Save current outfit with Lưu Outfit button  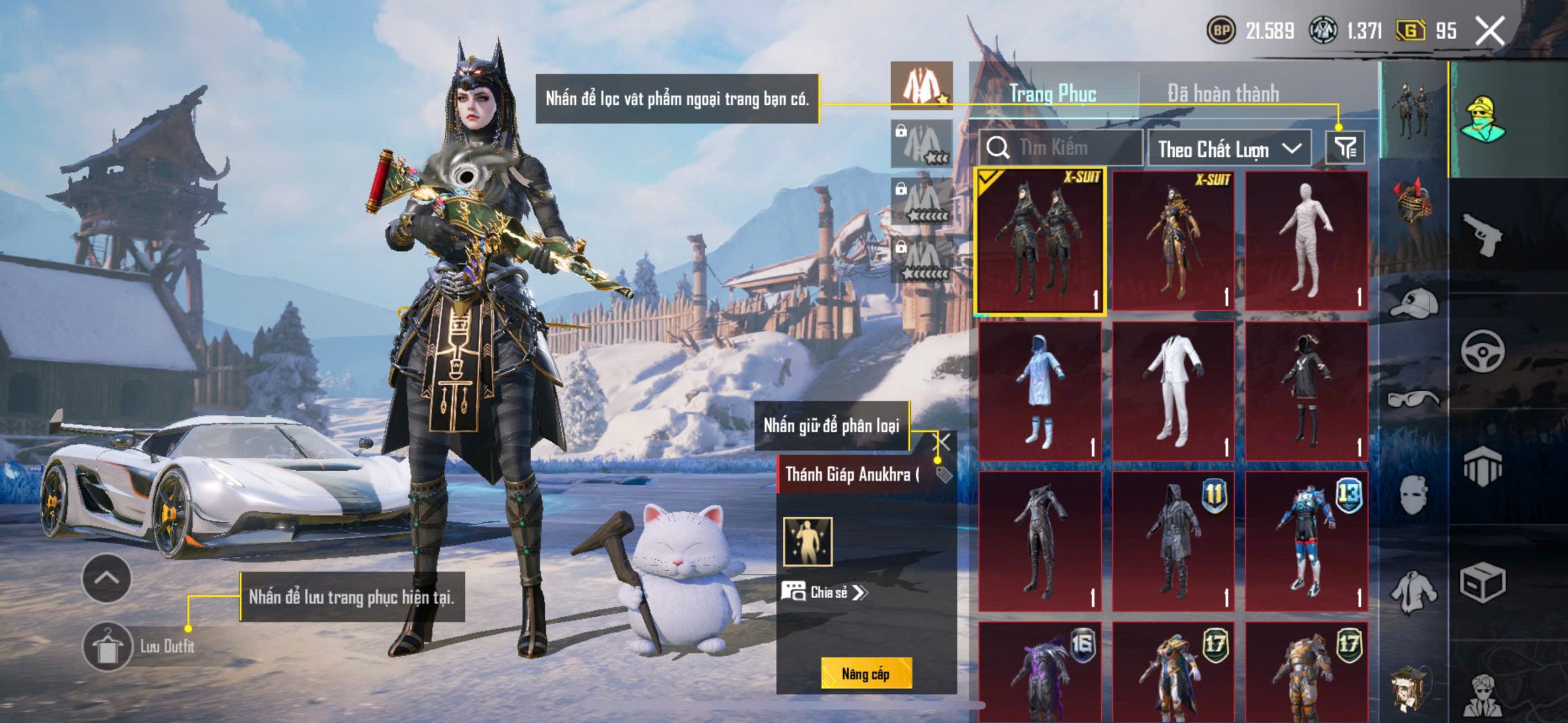point(108,646)
